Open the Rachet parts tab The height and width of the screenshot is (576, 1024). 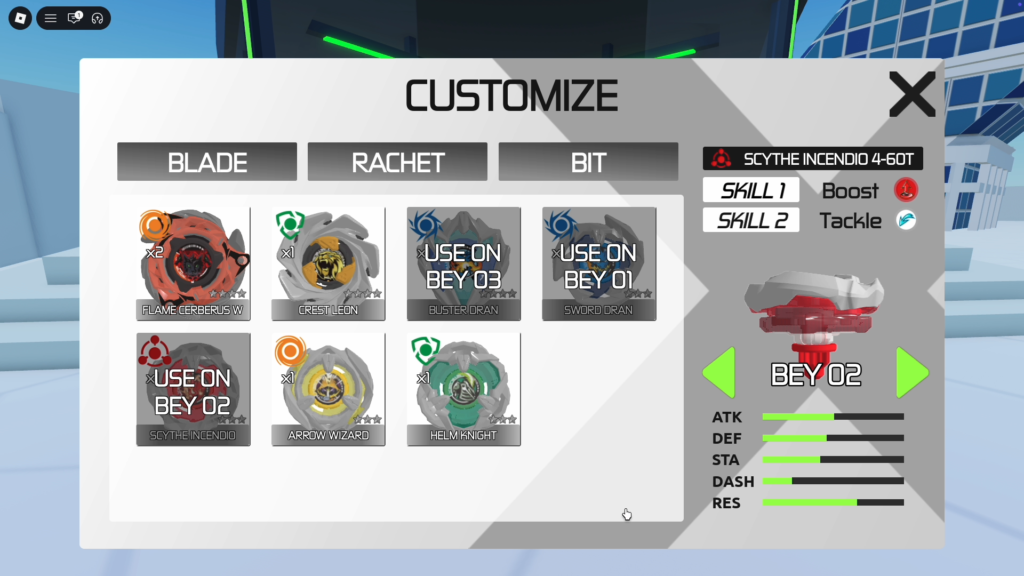397,162
